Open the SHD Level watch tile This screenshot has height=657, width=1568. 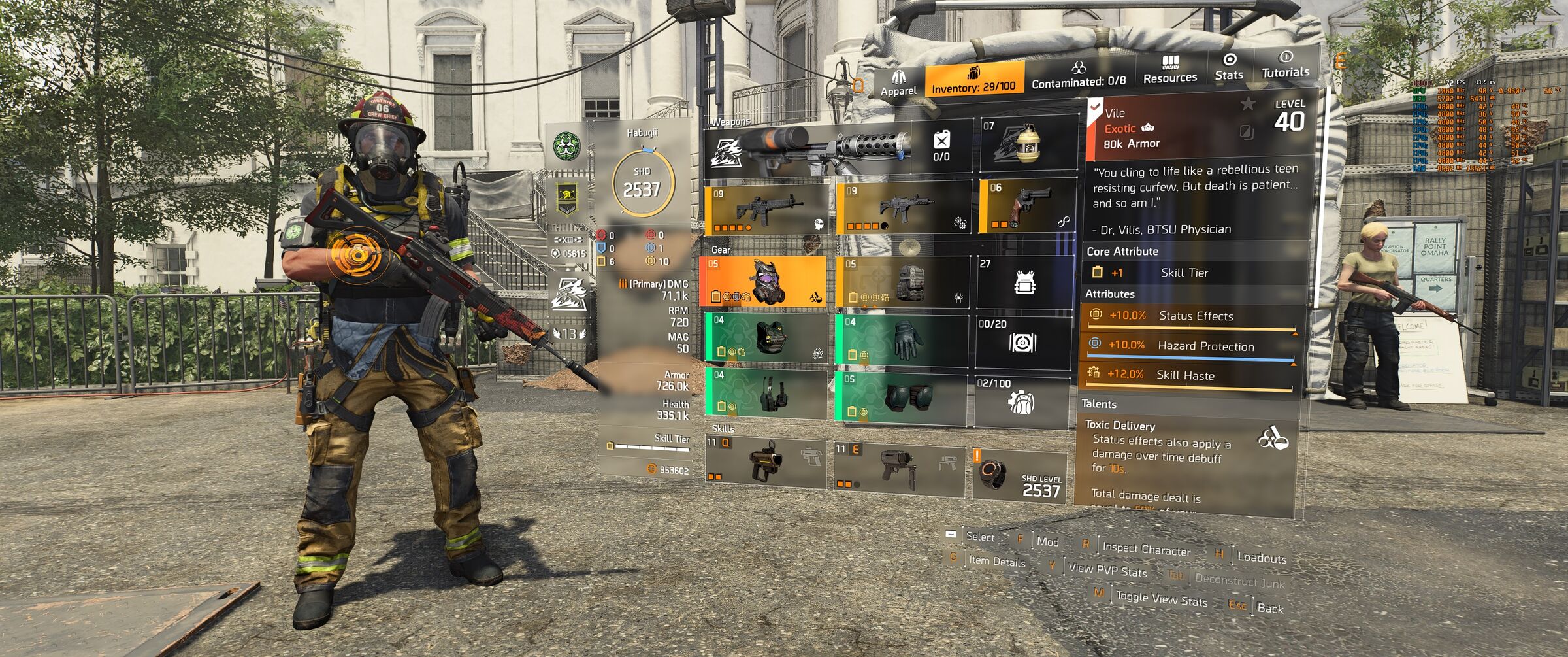(x=1019, y=476)
